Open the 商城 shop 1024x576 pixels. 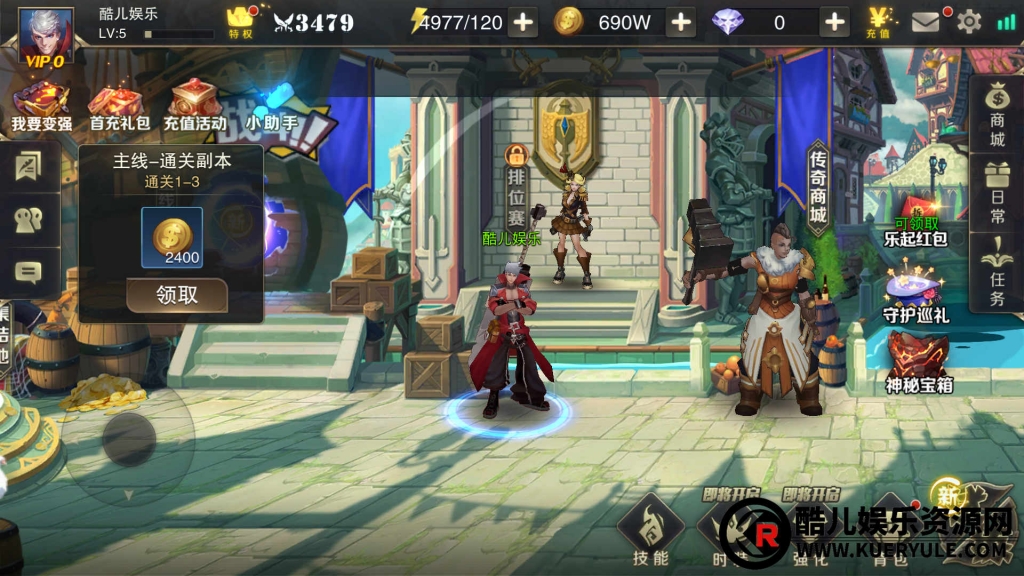(997, 113)
